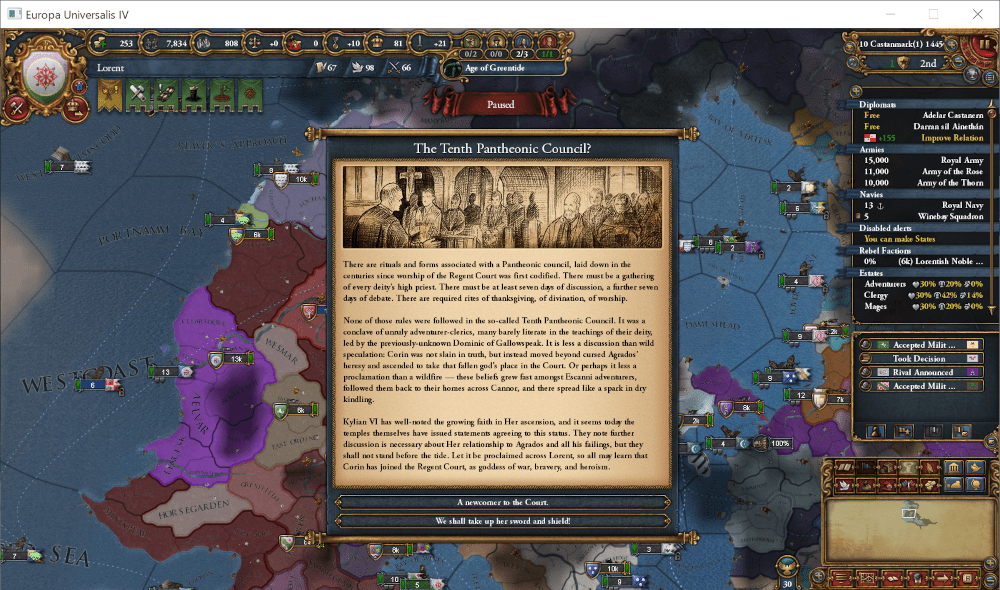Open the Age of Greentide panel

click(496, 68)
